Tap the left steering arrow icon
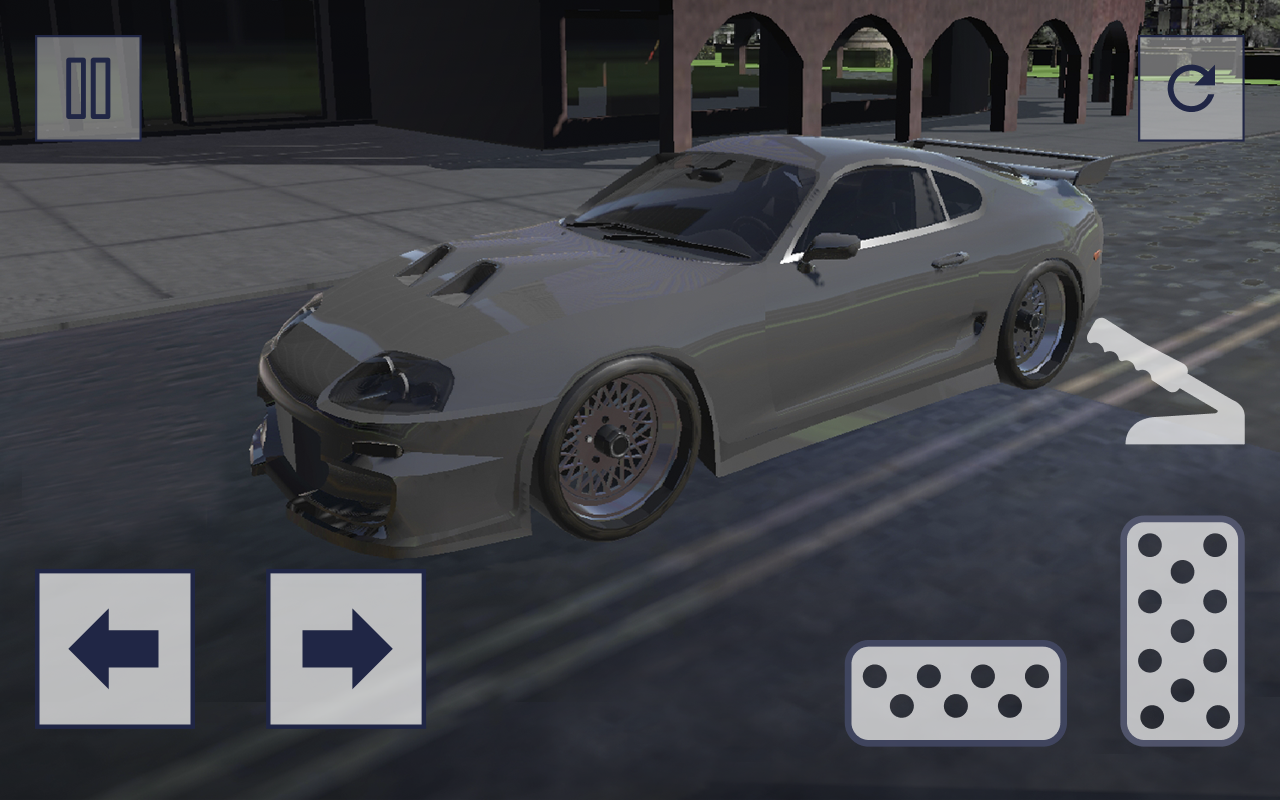The width and height of the screenshot is (1280, 800). 115,650
